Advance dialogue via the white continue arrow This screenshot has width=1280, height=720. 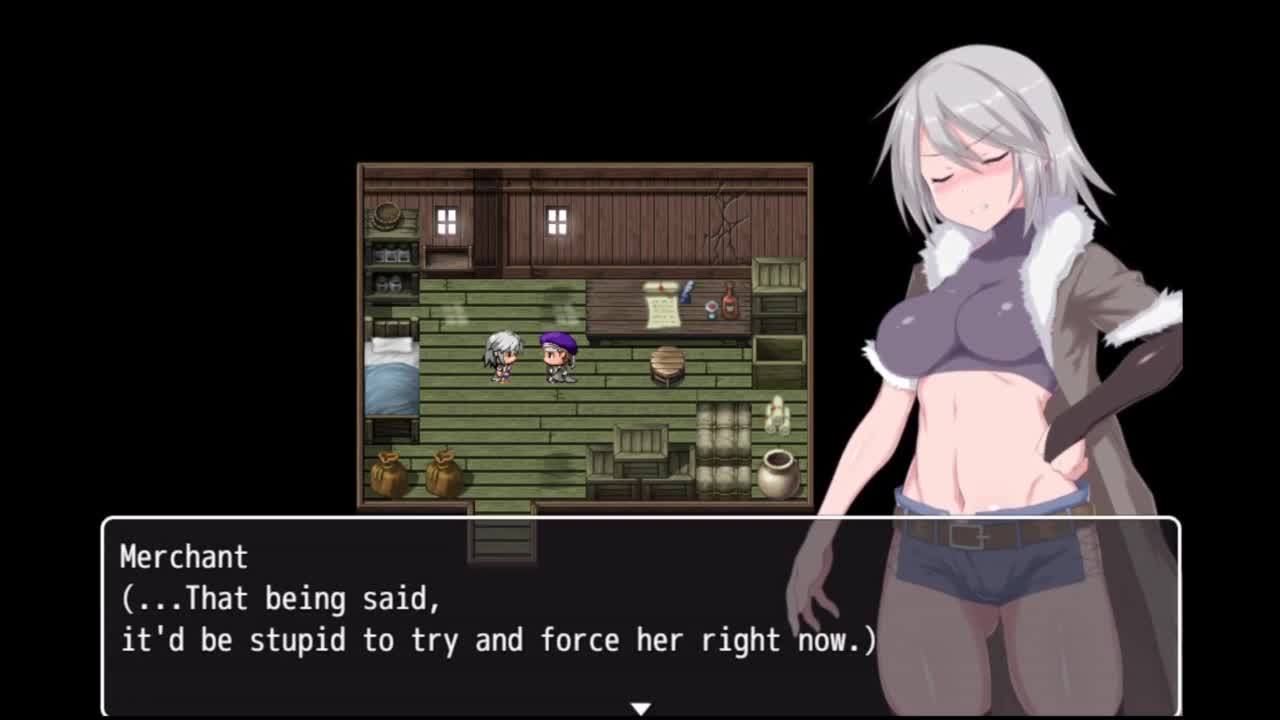pyautogui.click(x=640, y=708)
